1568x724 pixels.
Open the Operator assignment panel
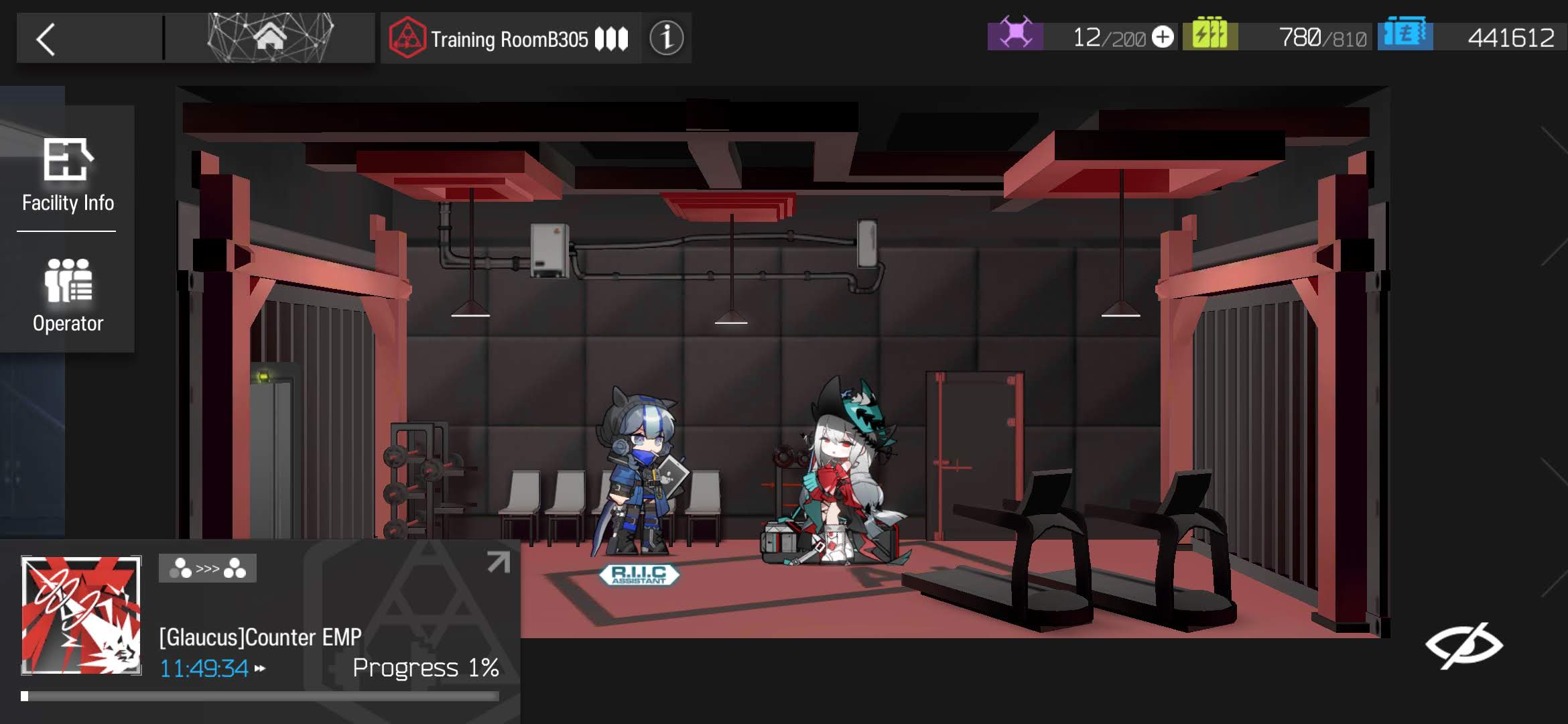(x=68, y=295)
